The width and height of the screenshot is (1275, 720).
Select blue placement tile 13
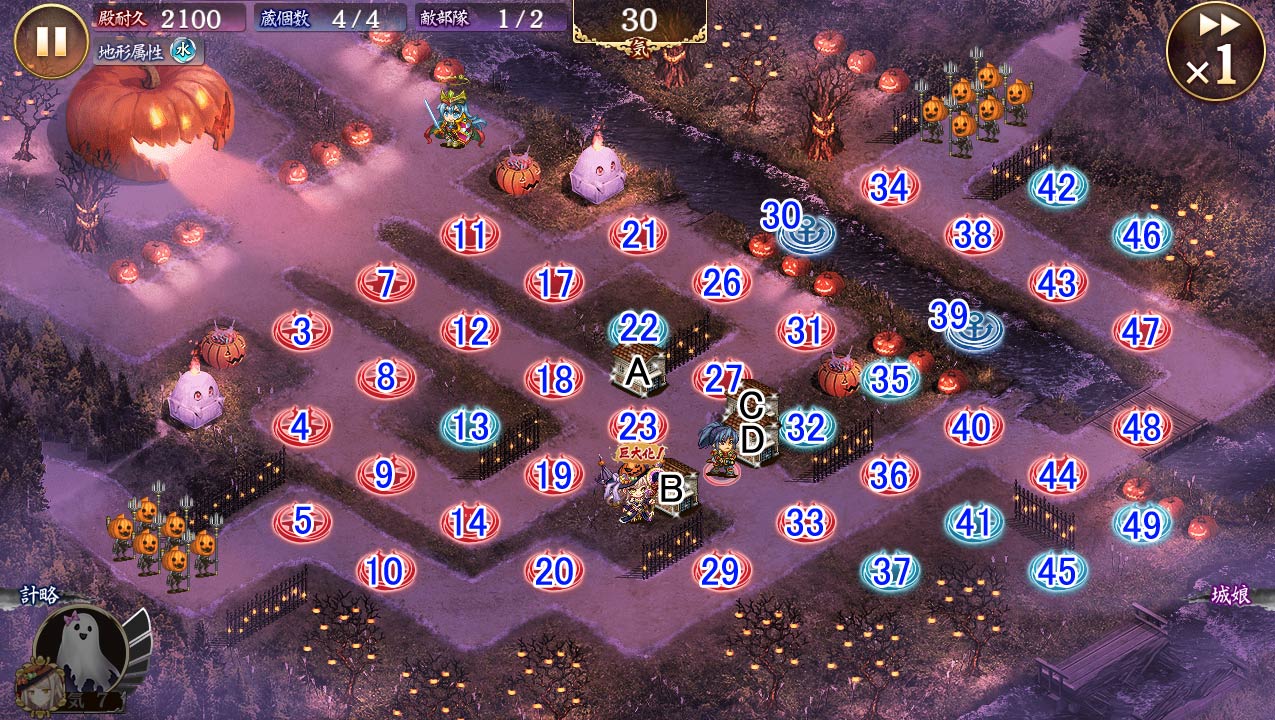[469, 427]
